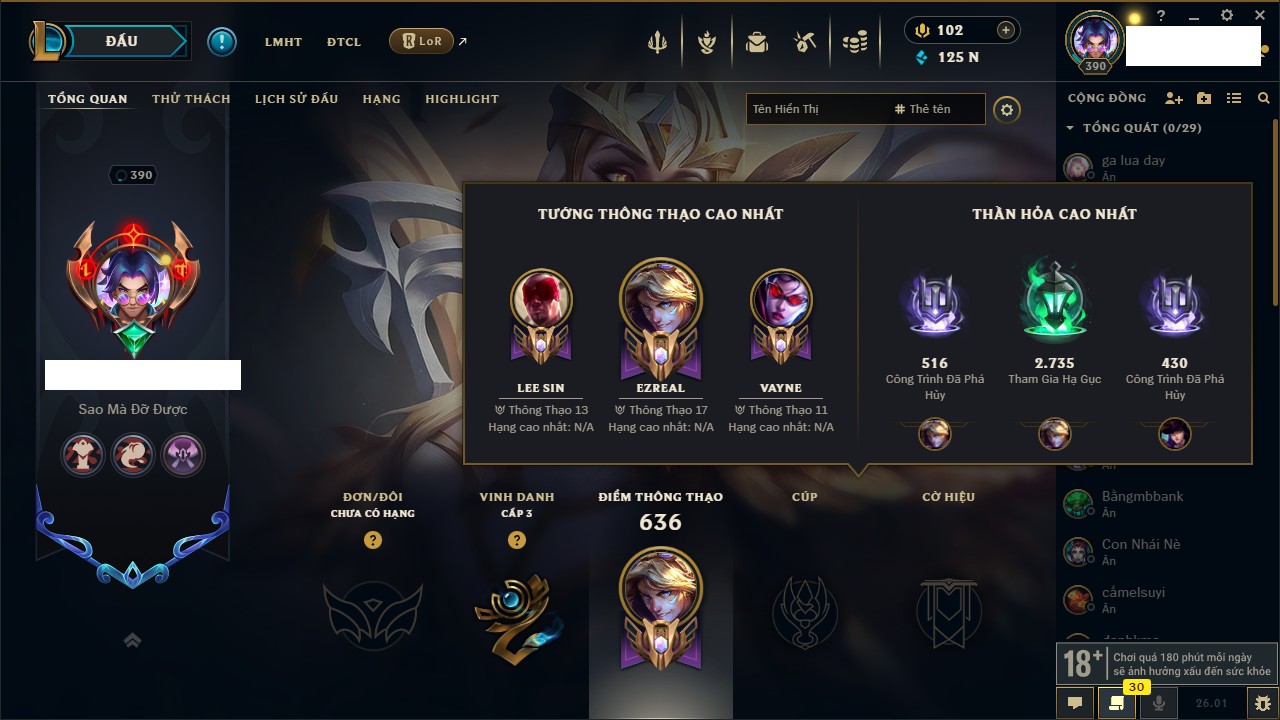1280x720 pixels.
Task: Open the Thử Thách tab
Action: coord(191,99)
